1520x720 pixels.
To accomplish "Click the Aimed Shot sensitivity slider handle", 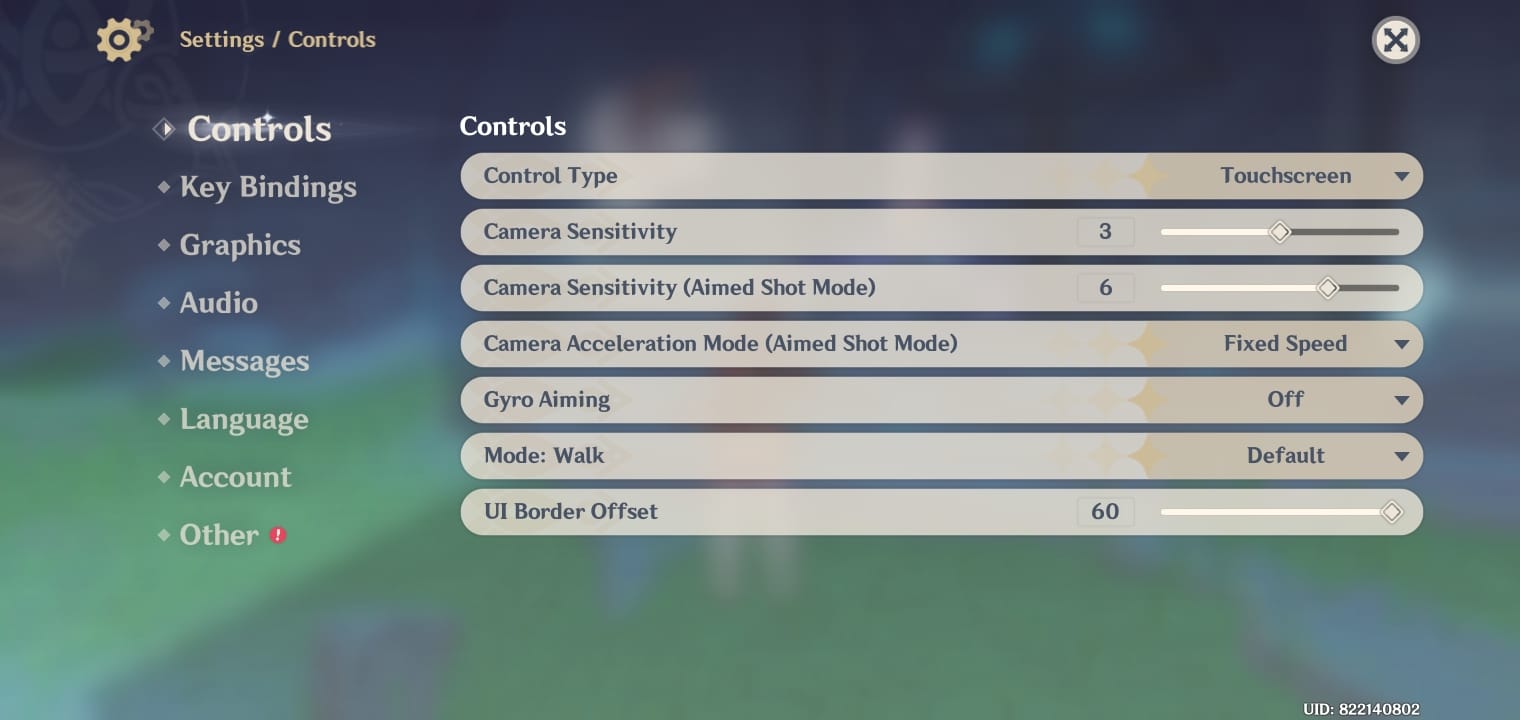I will coord(1328,288).
